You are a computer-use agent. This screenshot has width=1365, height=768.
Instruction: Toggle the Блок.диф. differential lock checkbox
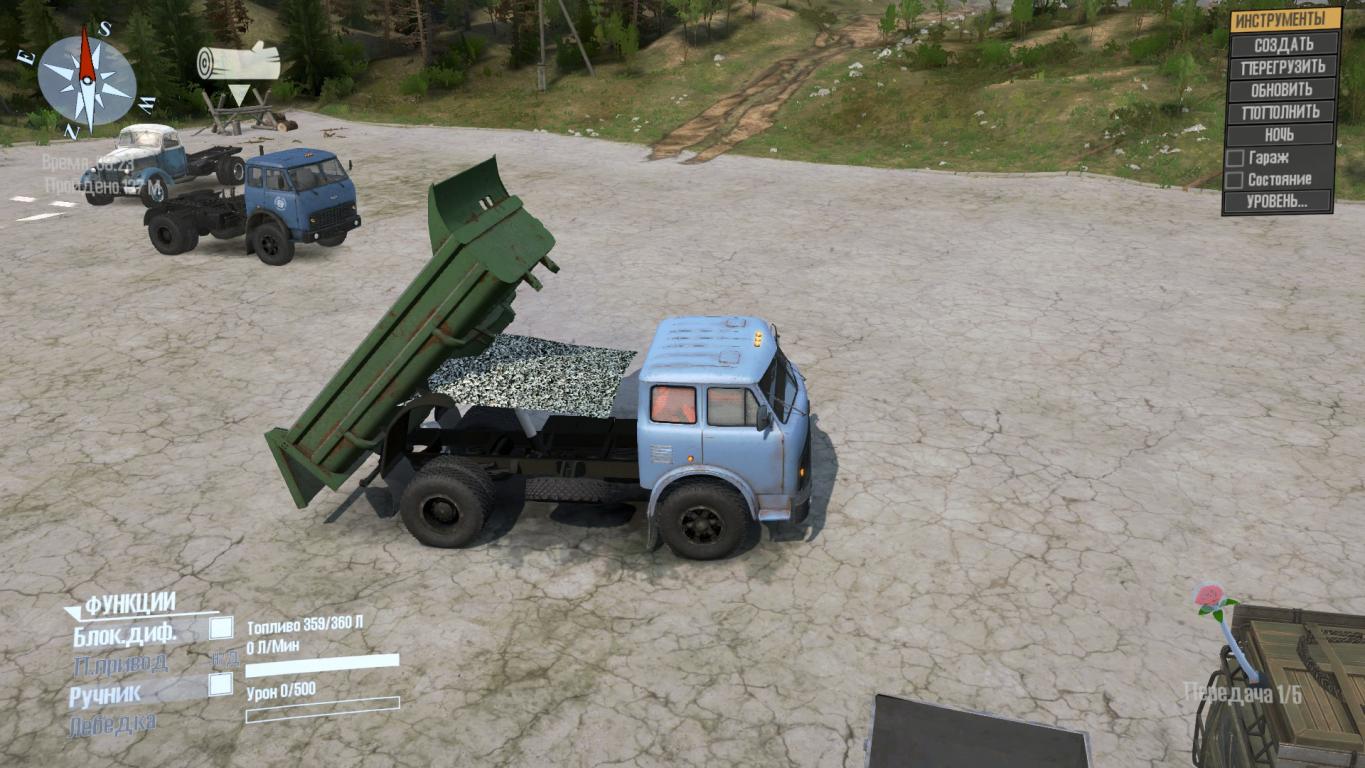[221, 628]
